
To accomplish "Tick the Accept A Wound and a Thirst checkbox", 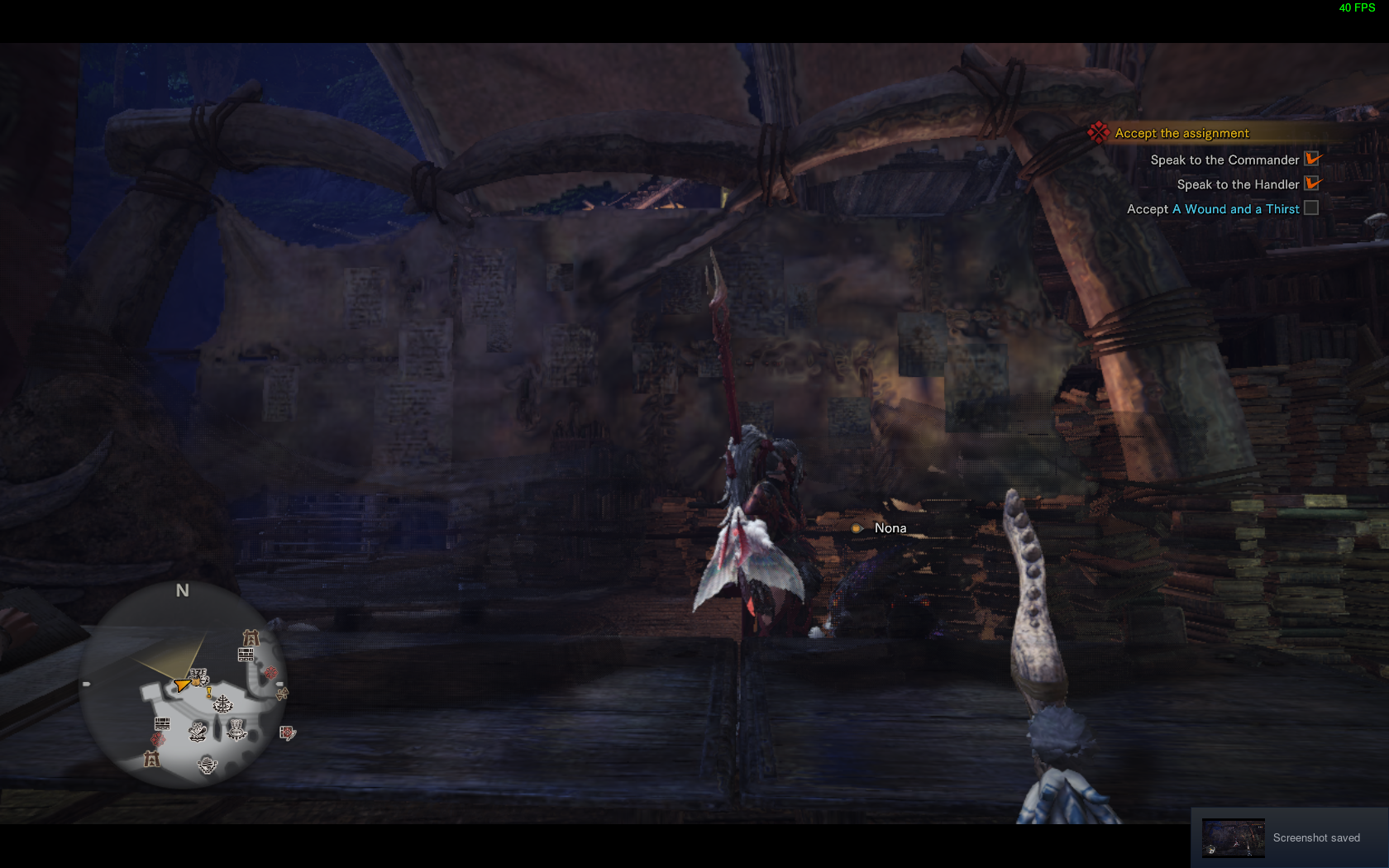I will click(x=1311, y=208).
